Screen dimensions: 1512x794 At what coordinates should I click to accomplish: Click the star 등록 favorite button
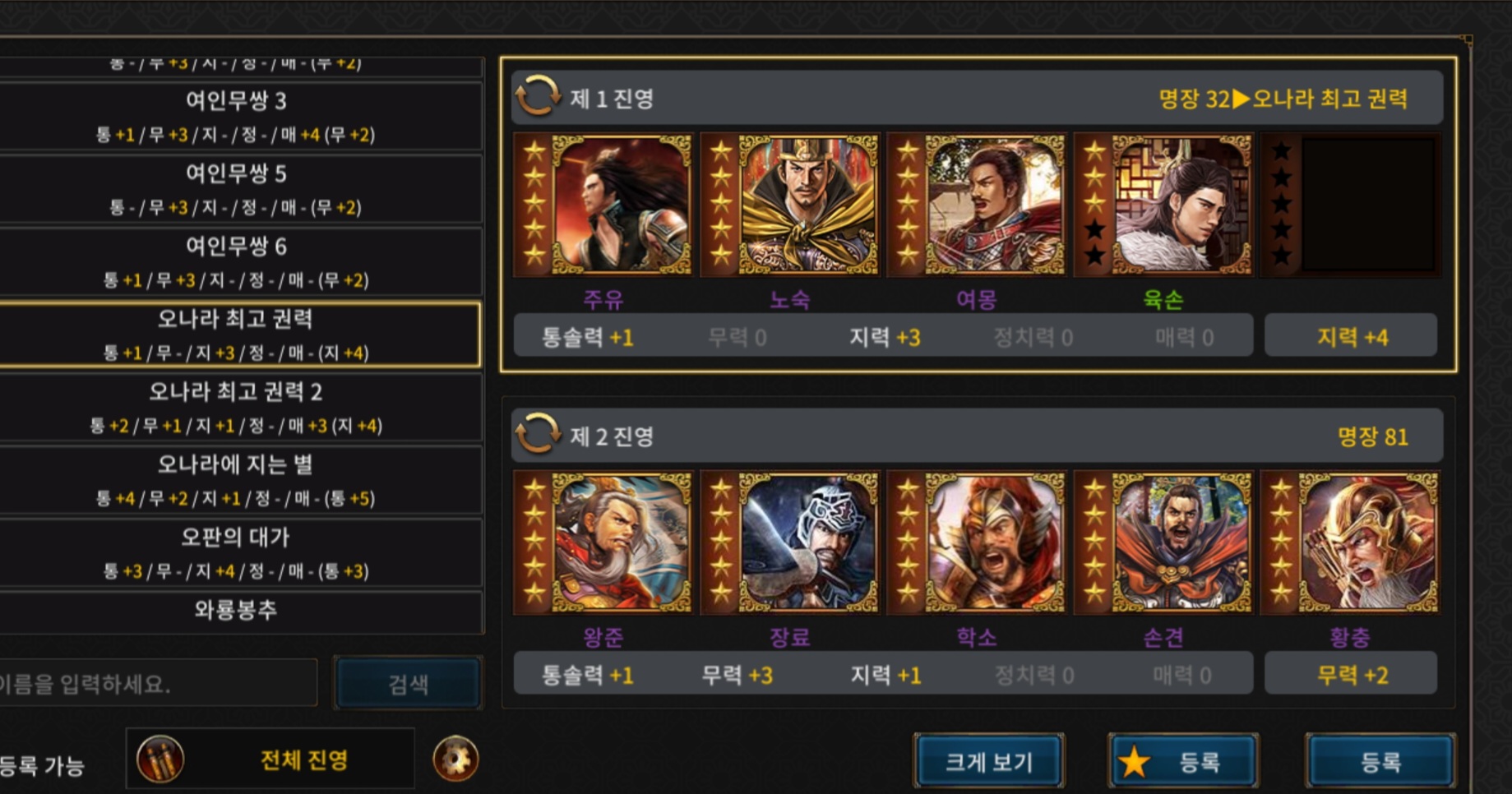(1182, 761)
